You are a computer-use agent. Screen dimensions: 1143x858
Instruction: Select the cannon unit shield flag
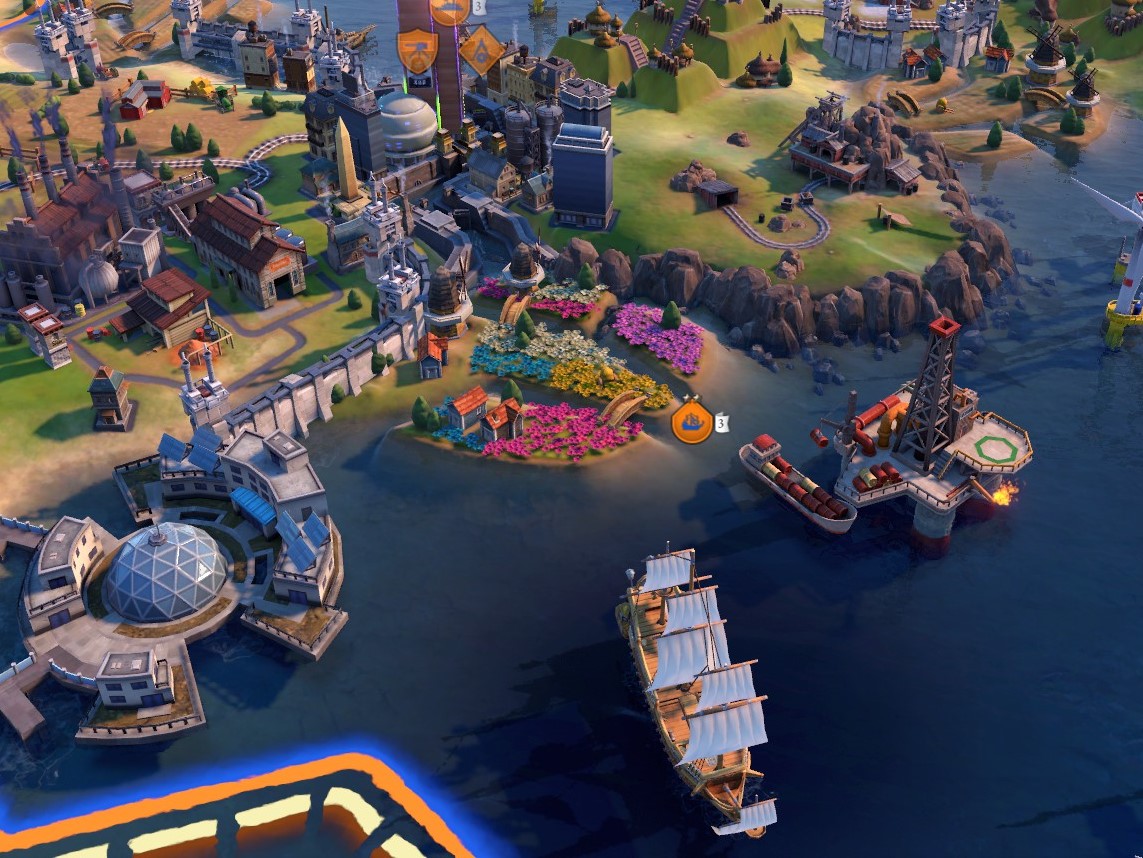click(415, 49)
